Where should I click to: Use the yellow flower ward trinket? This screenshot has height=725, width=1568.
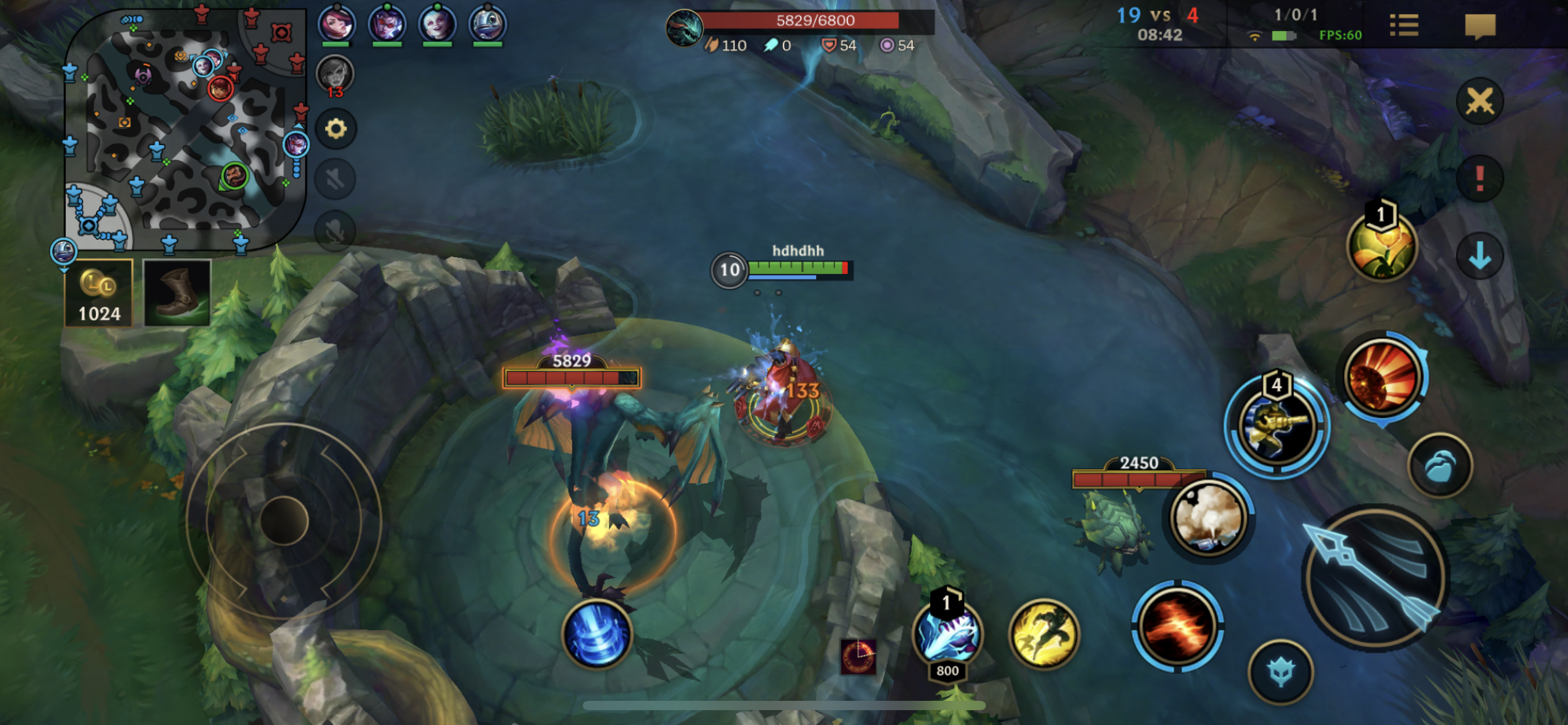[x=1382, y=247]
